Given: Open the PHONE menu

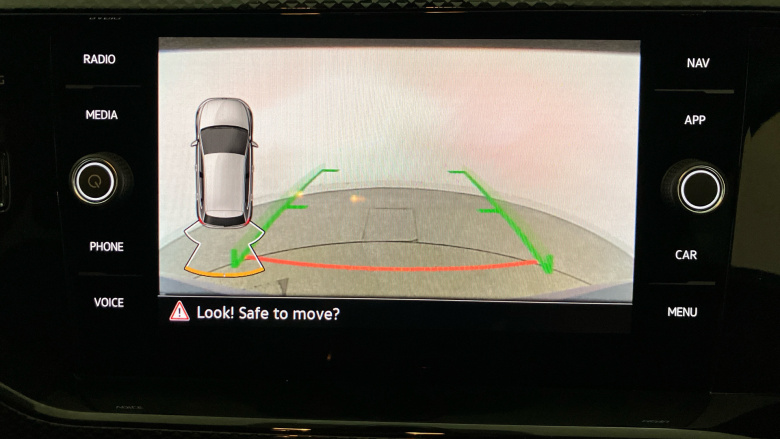Looking at the screenshot, I should point(106,247).
